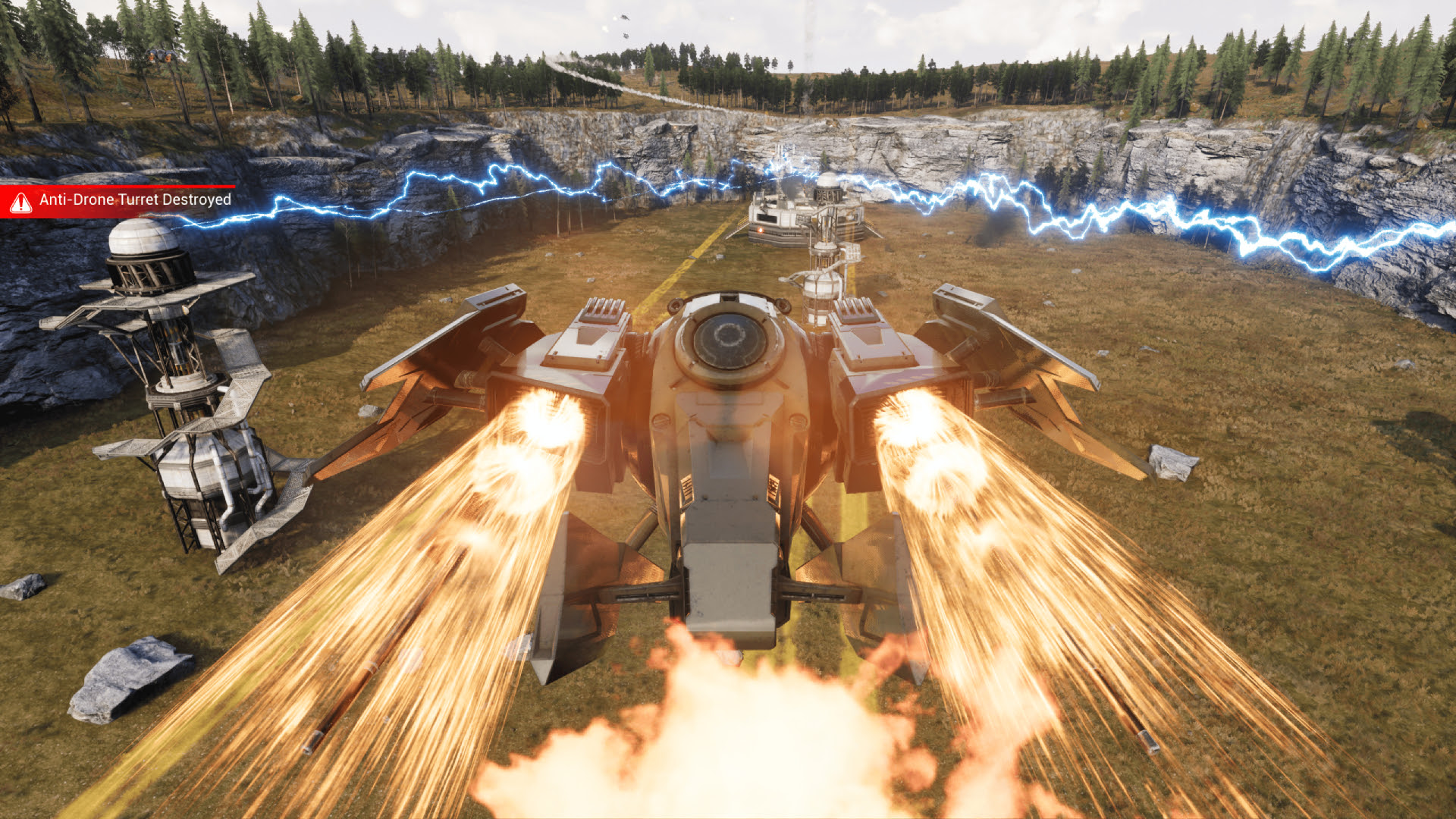Click the vehicle parked on the far left cliff
The width and height of the screenshot is (1456, 819).
pyautogui.click(x=161, y=55)
